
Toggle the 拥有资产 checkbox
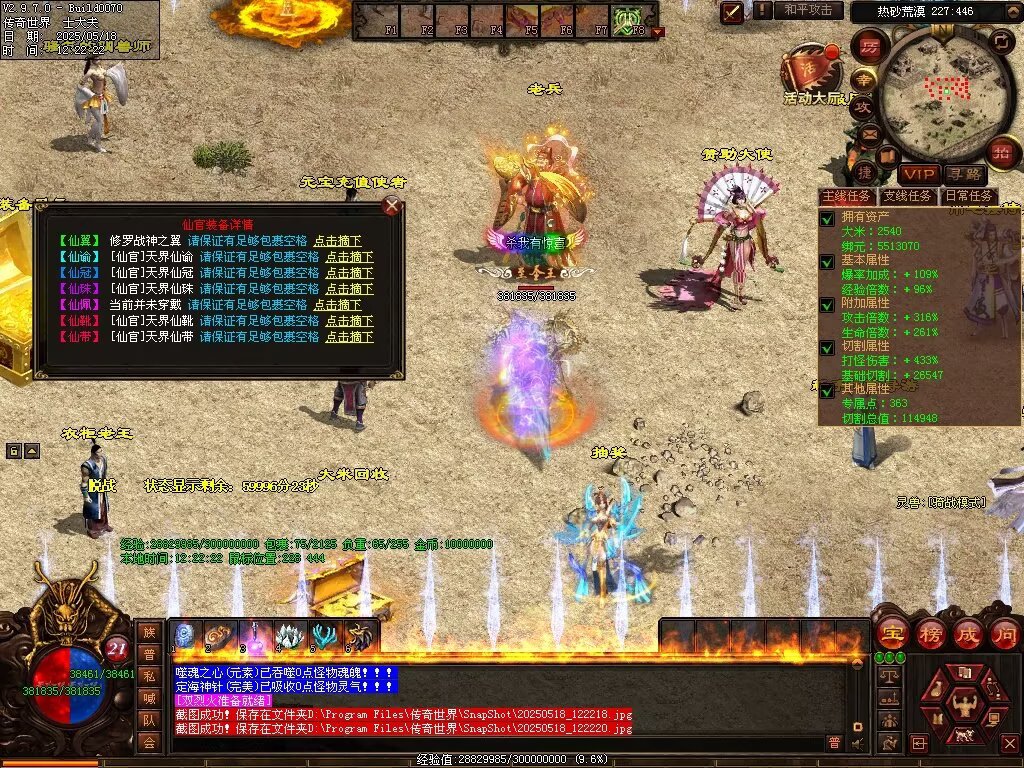pyautogui.click(x=827, y=219)
